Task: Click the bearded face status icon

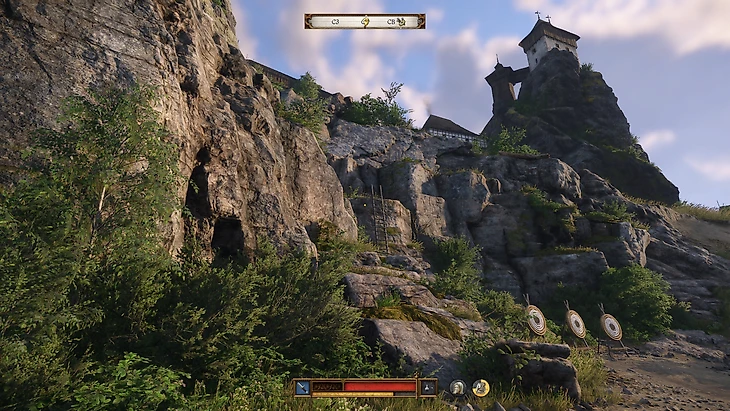Action: point(457,388)
